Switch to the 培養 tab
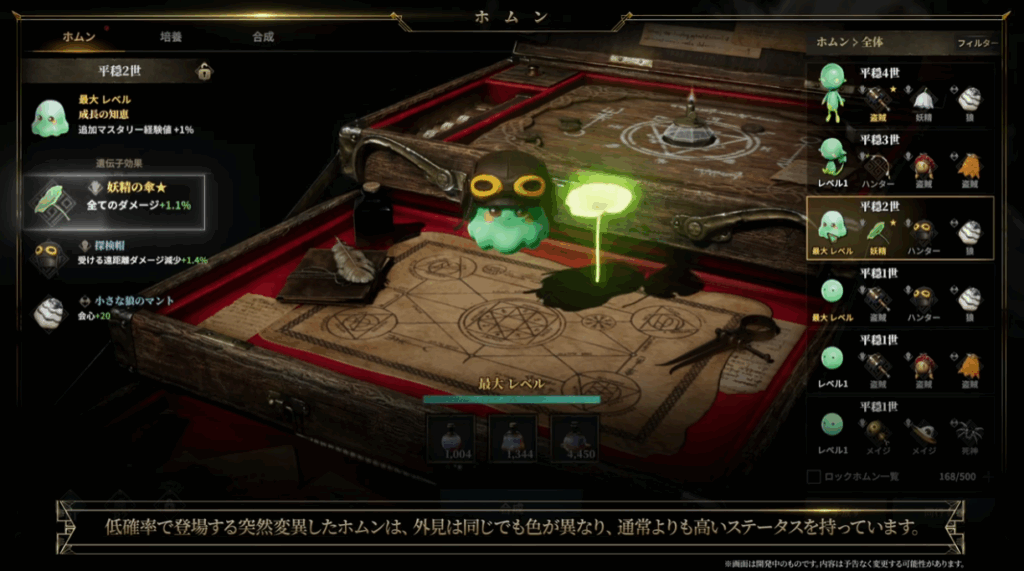Image resolution: width=1024 pixels, height=571 pixels. pos(171,37)
